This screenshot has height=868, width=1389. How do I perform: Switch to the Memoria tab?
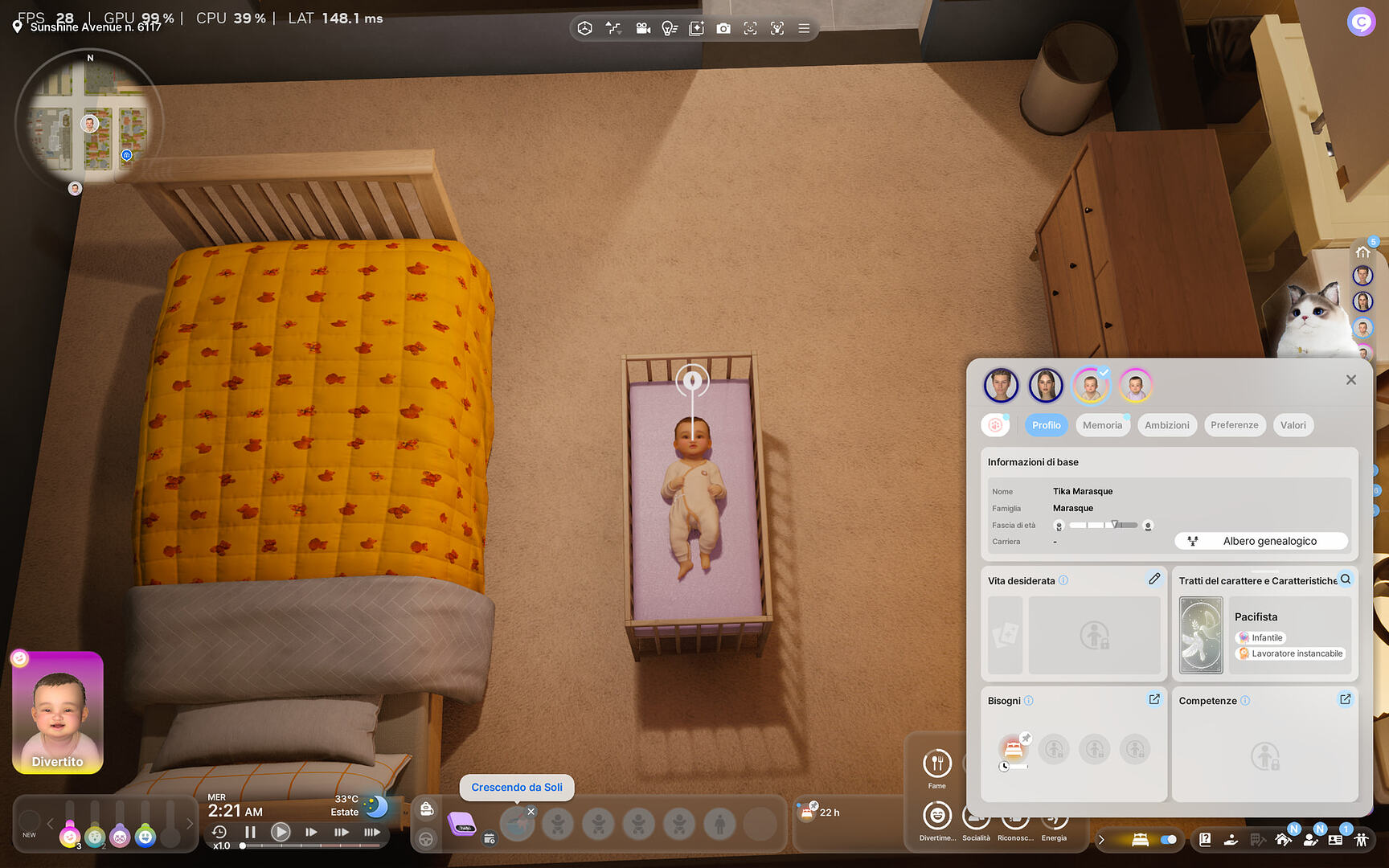[x=1102, y=424]
